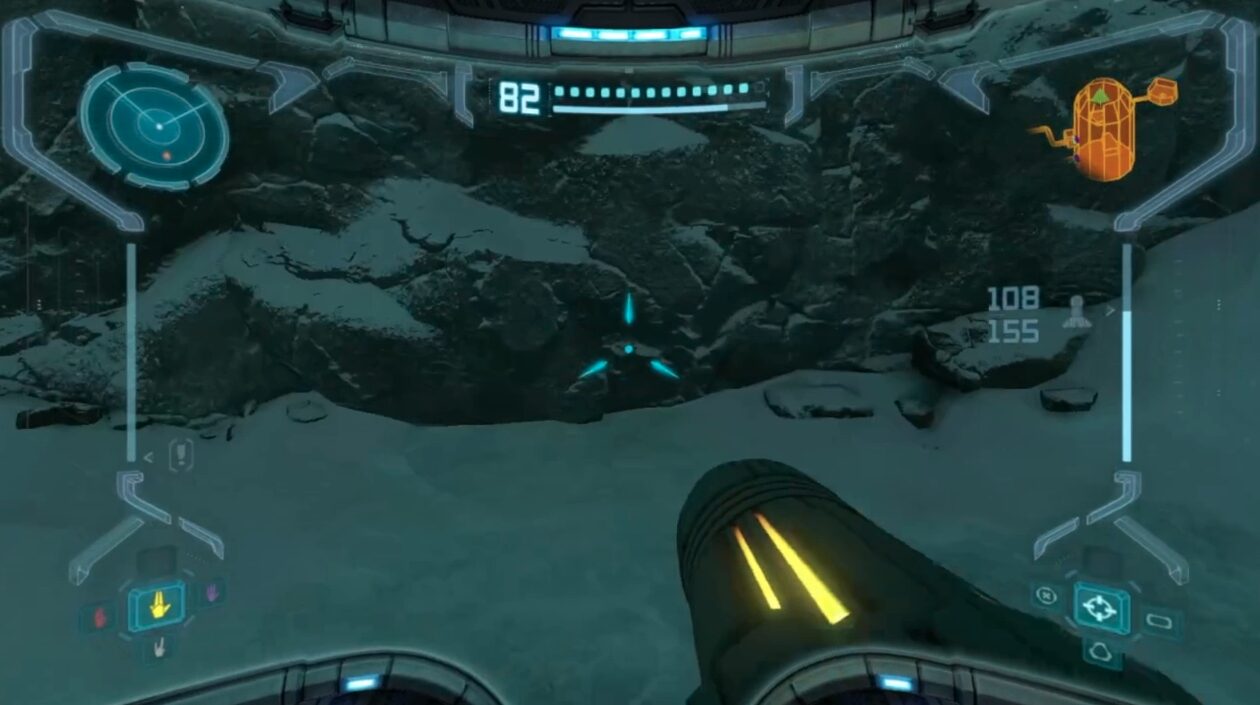Switch to the rounded-rectangle Scan Visor icon

[x=1160, y=622]
